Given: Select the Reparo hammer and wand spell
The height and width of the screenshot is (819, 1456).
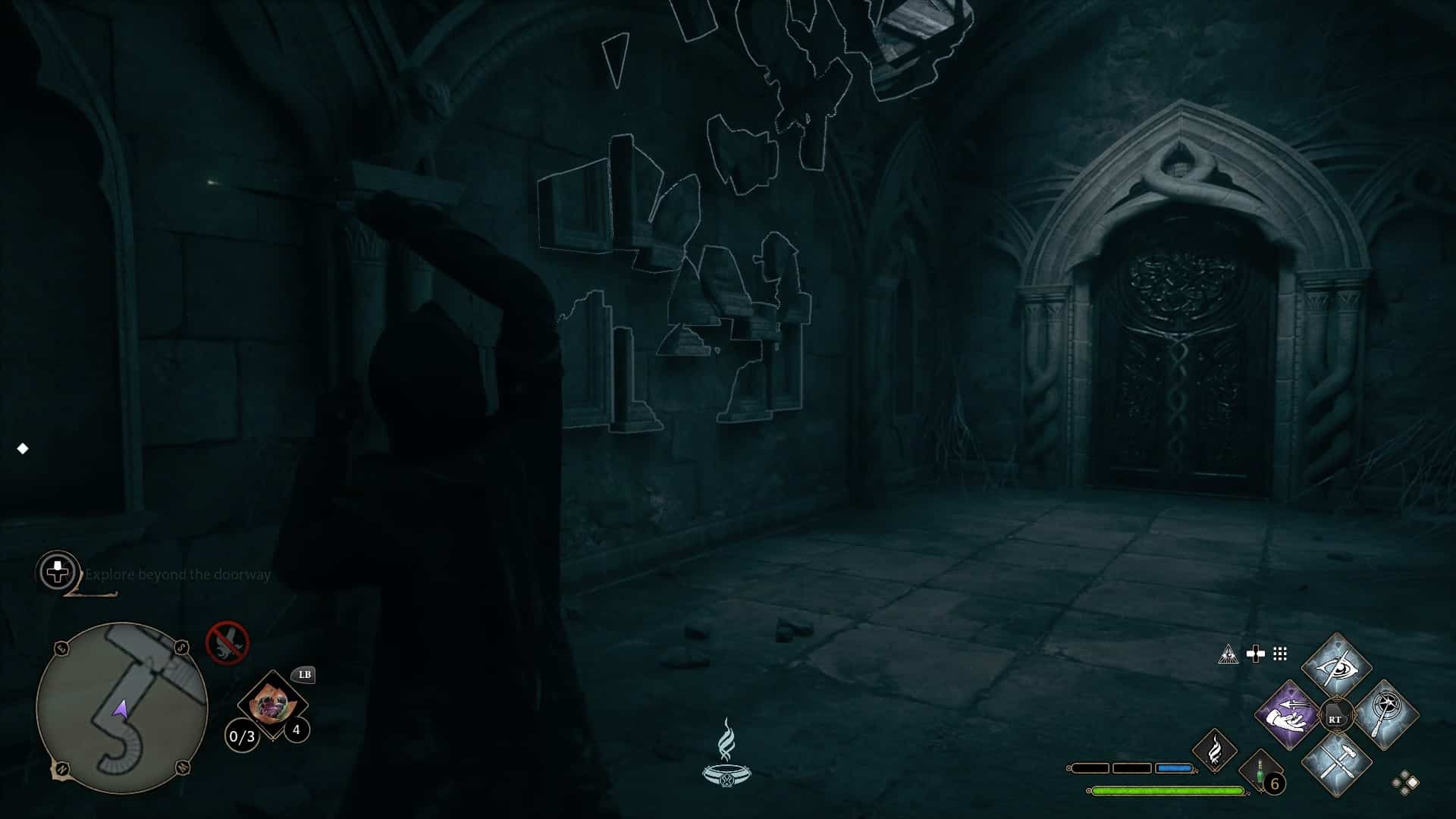Looking at the screenshot, I should tap(1336, 763).
